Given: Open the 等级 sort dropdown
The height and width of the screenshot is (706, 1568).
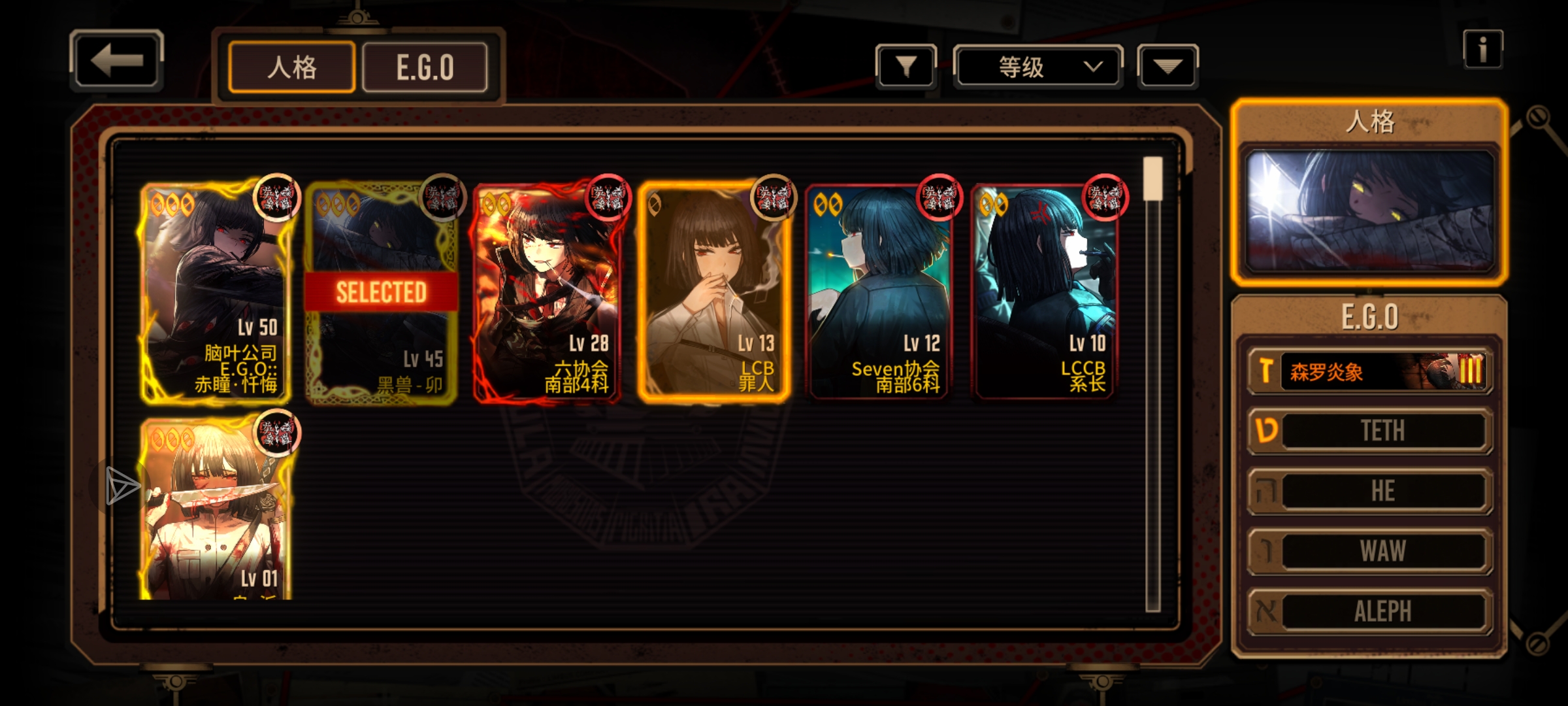Looking at the screenshot, I should (x=1038, y=66).
